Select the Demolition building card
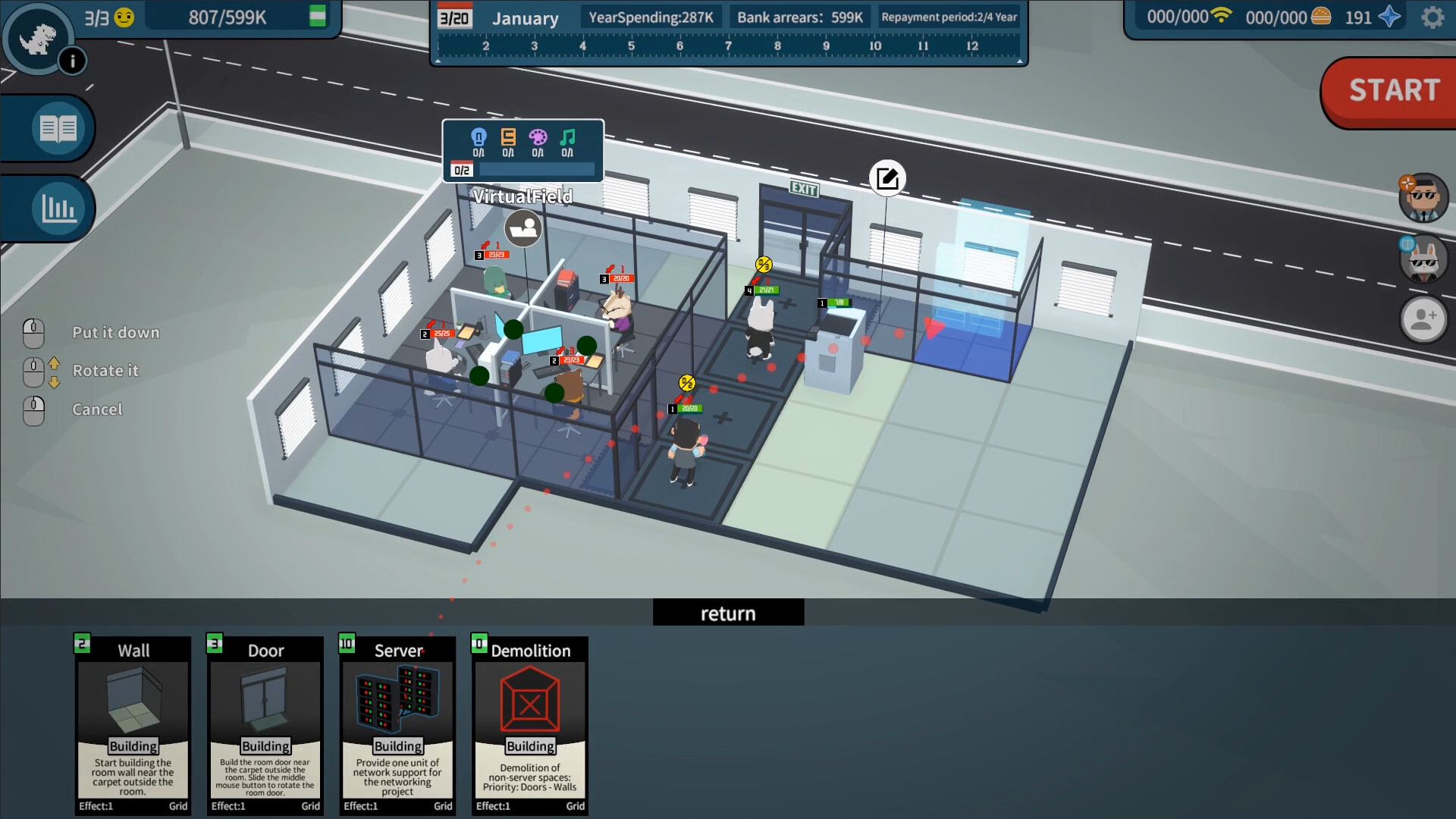 (530, 724)
